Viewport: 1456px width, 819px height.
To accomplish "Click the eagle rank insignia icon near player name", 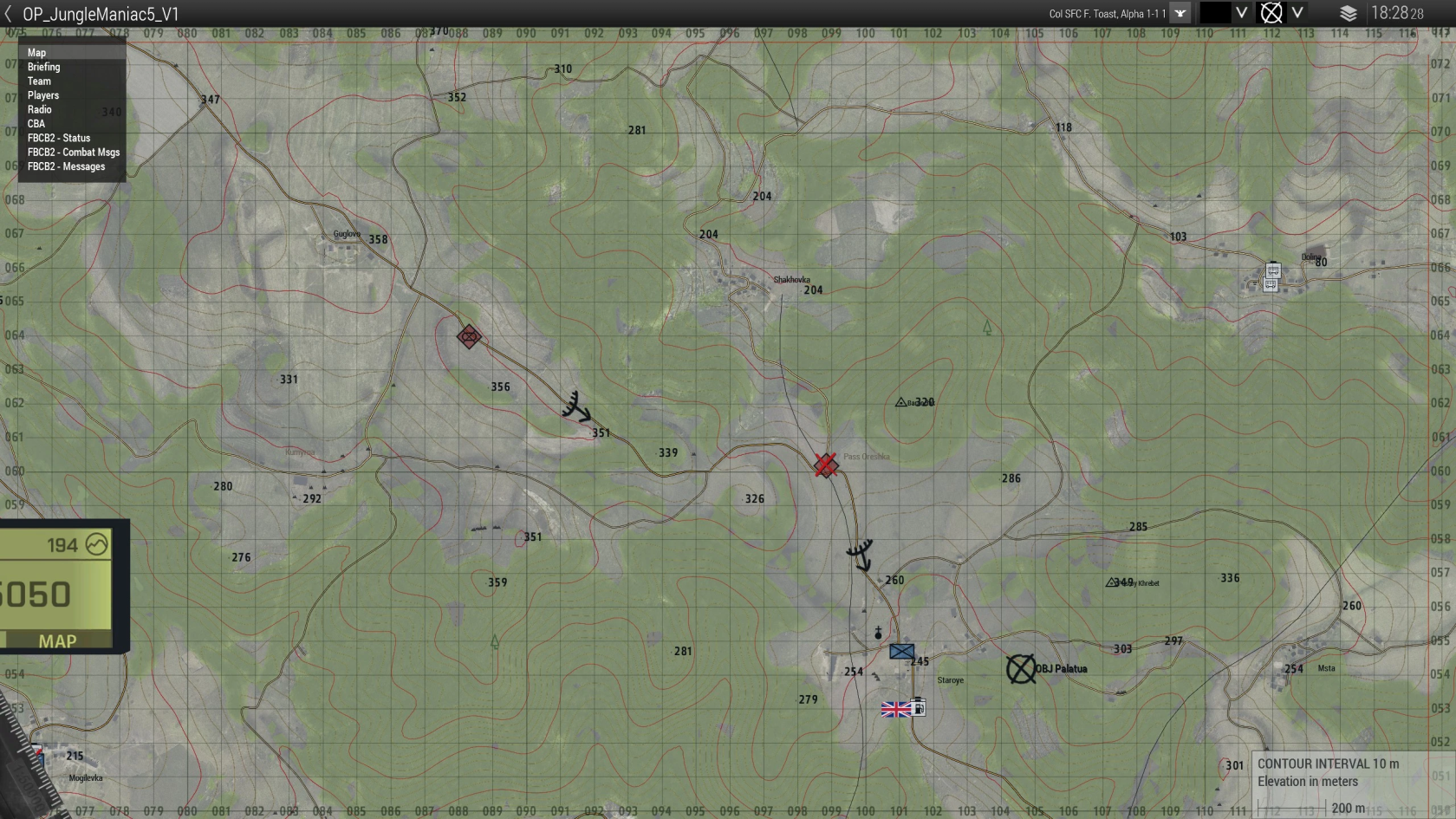I will pyautogui.click(x=1180, y=13).
